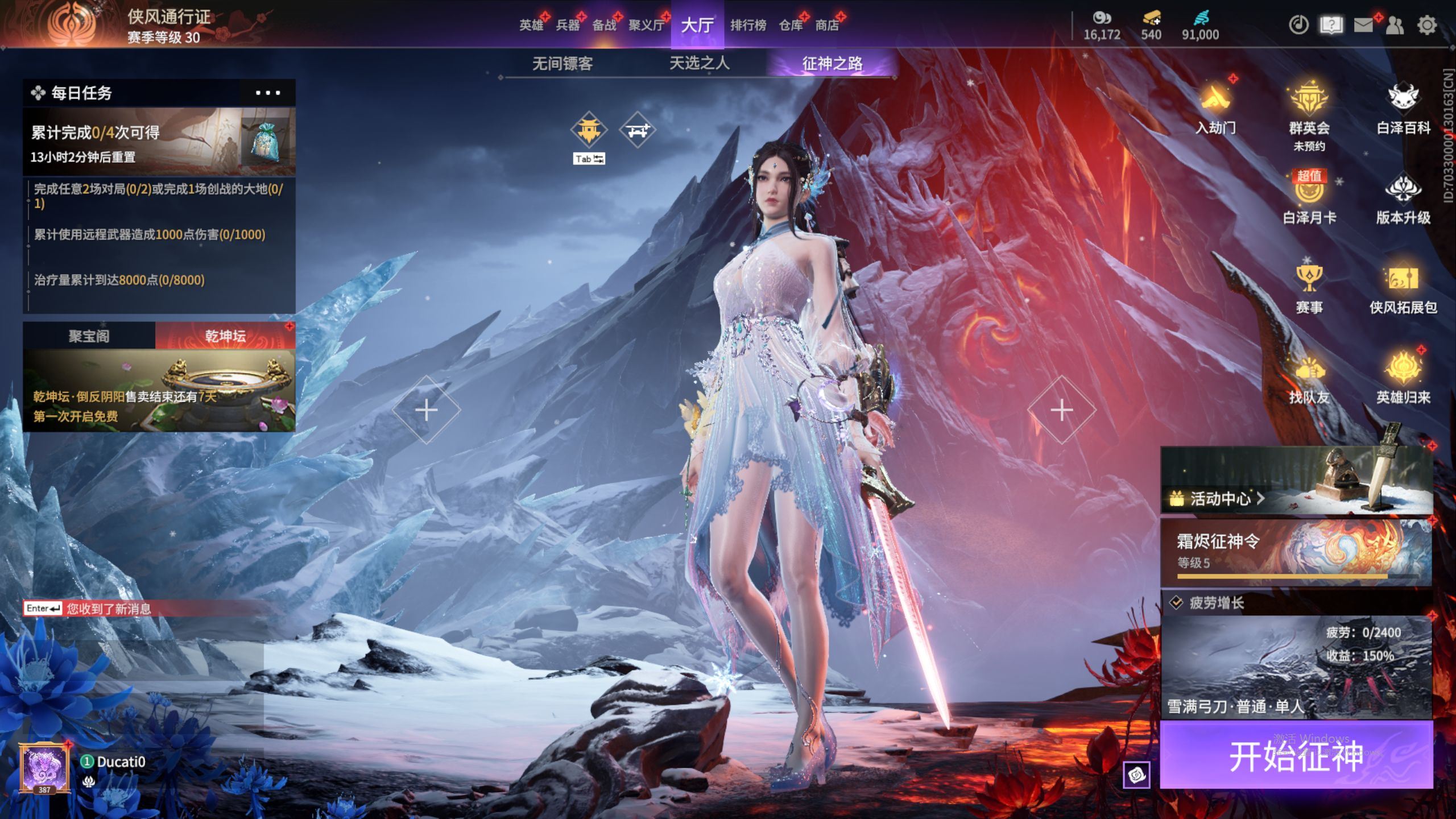The height and width of the screenshot is (819, 1456).
Task: Open the settings gear icon
Action: click(x=1426, y=25)
